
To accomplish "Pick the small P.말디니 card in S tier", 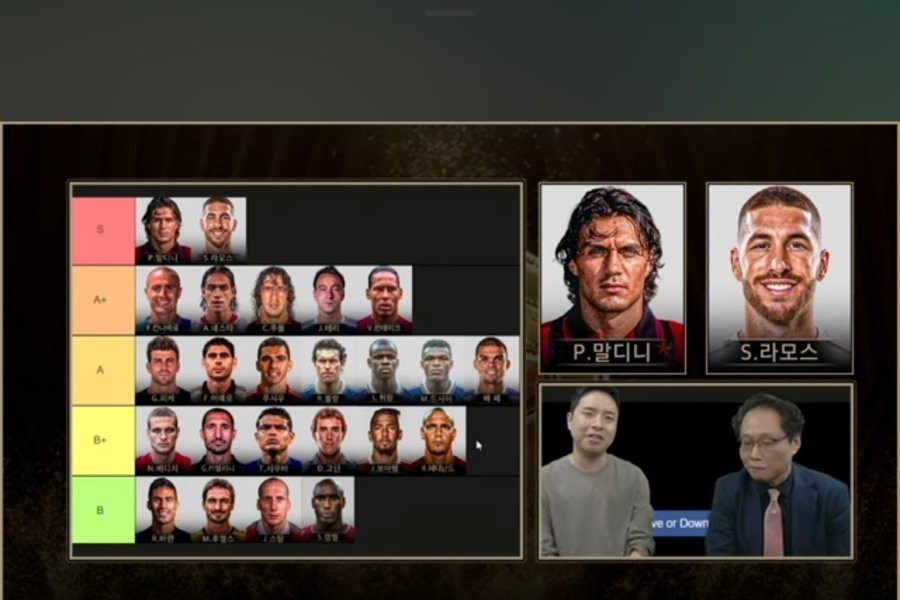I will tap(163, 230).
